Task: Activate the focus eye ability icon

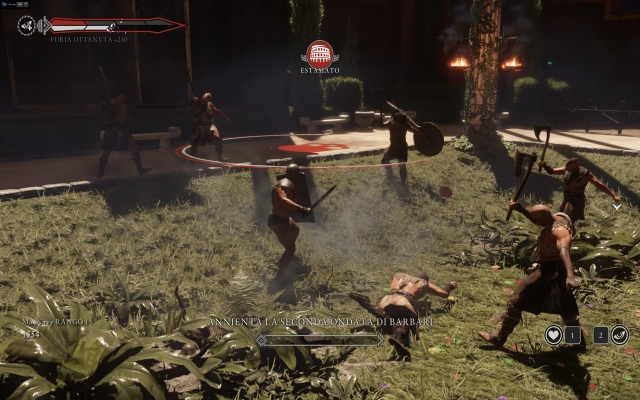Action: click(x=619, y=335)
